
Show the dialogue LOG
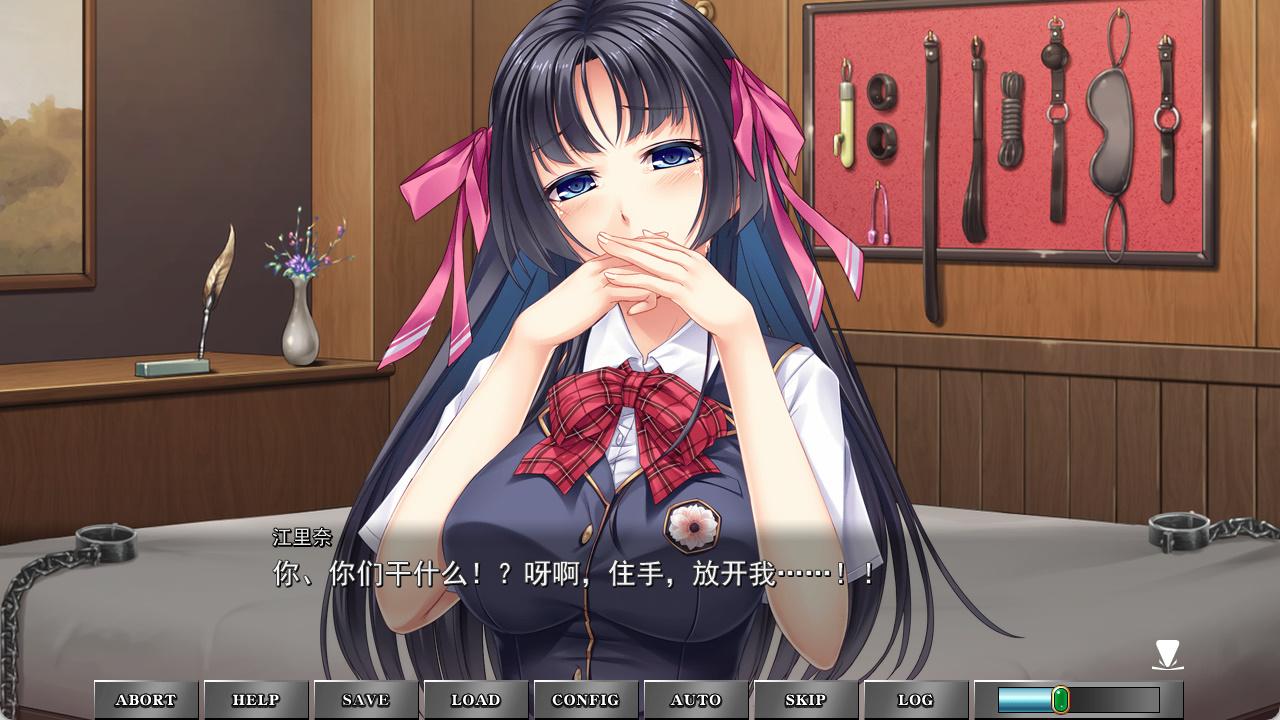click(x=916, y=700)
